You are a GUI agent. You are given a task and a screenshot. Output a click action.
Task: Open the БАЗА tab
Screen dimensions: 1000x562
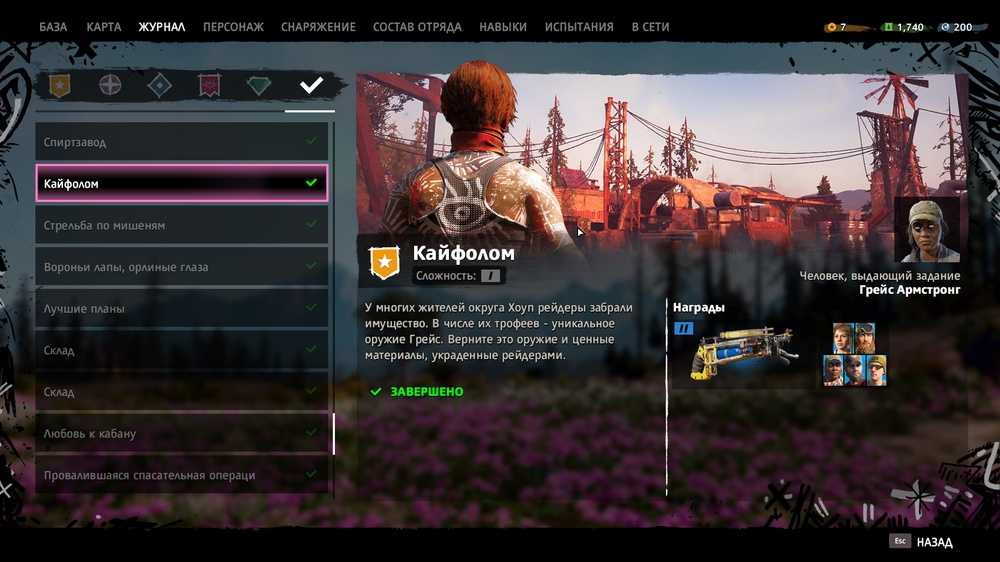[53, 27]
